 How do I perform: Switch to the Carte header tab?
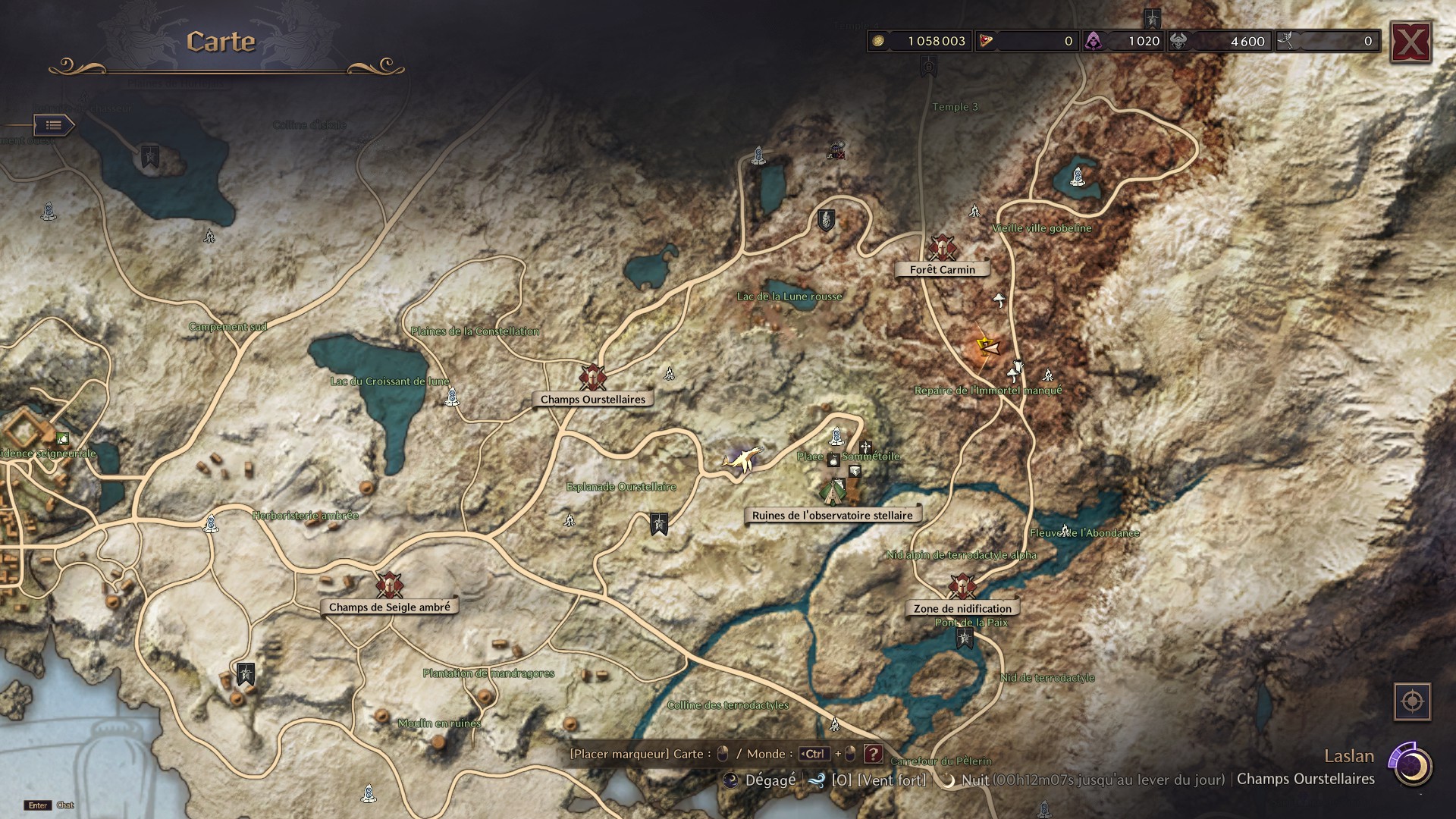pyautogui.click(x=220, y=42)
